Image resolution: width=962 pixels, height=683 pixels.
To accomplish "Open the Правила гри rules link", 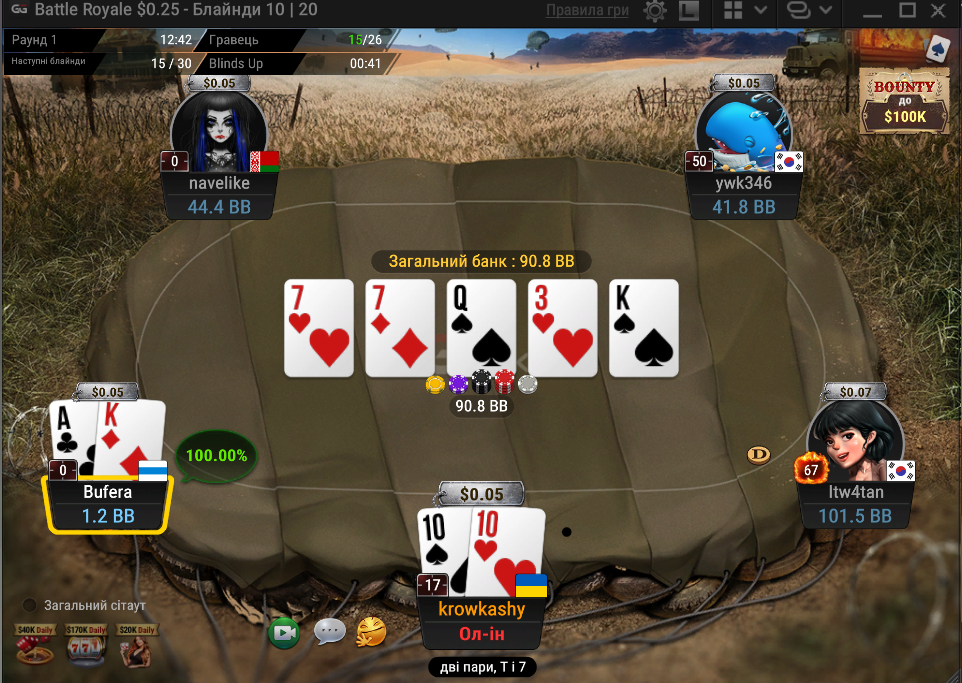I will coord(587,11).
